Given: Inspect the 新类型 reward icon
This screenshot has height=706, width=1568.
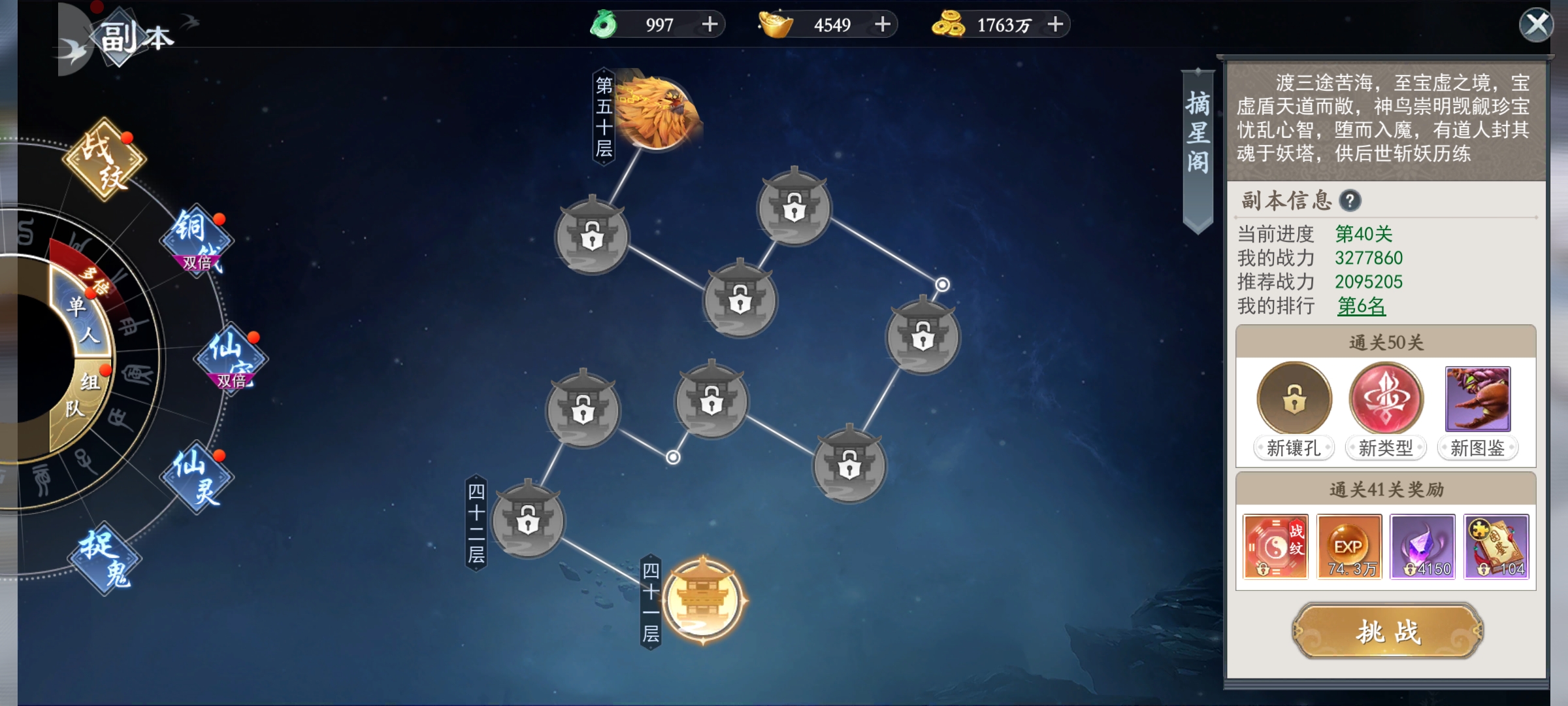Looking at the screenshot, I should (1386, 399).
